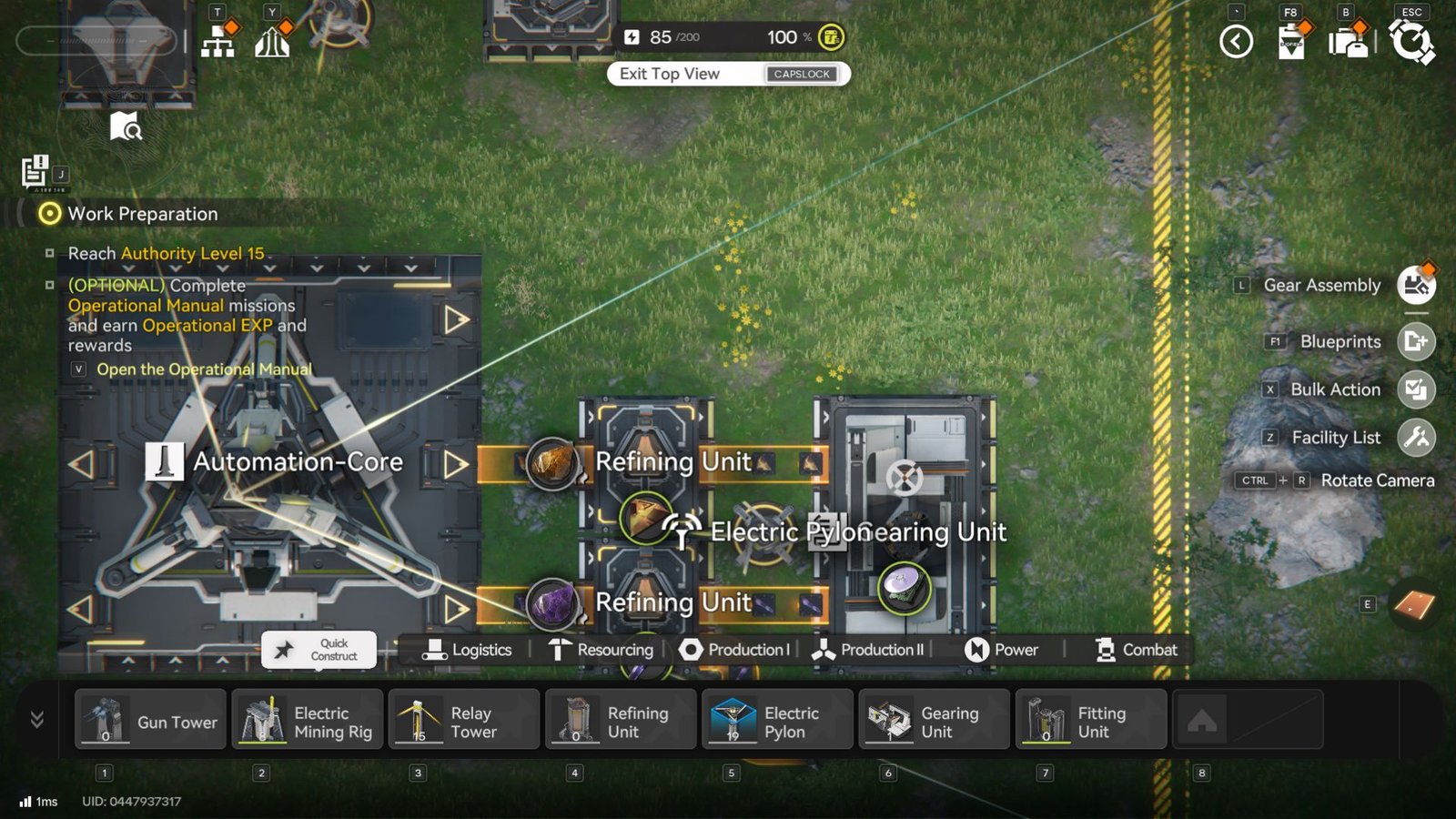
Task: Enable Bulk Action mode
Action: [x=1418, y=389]
